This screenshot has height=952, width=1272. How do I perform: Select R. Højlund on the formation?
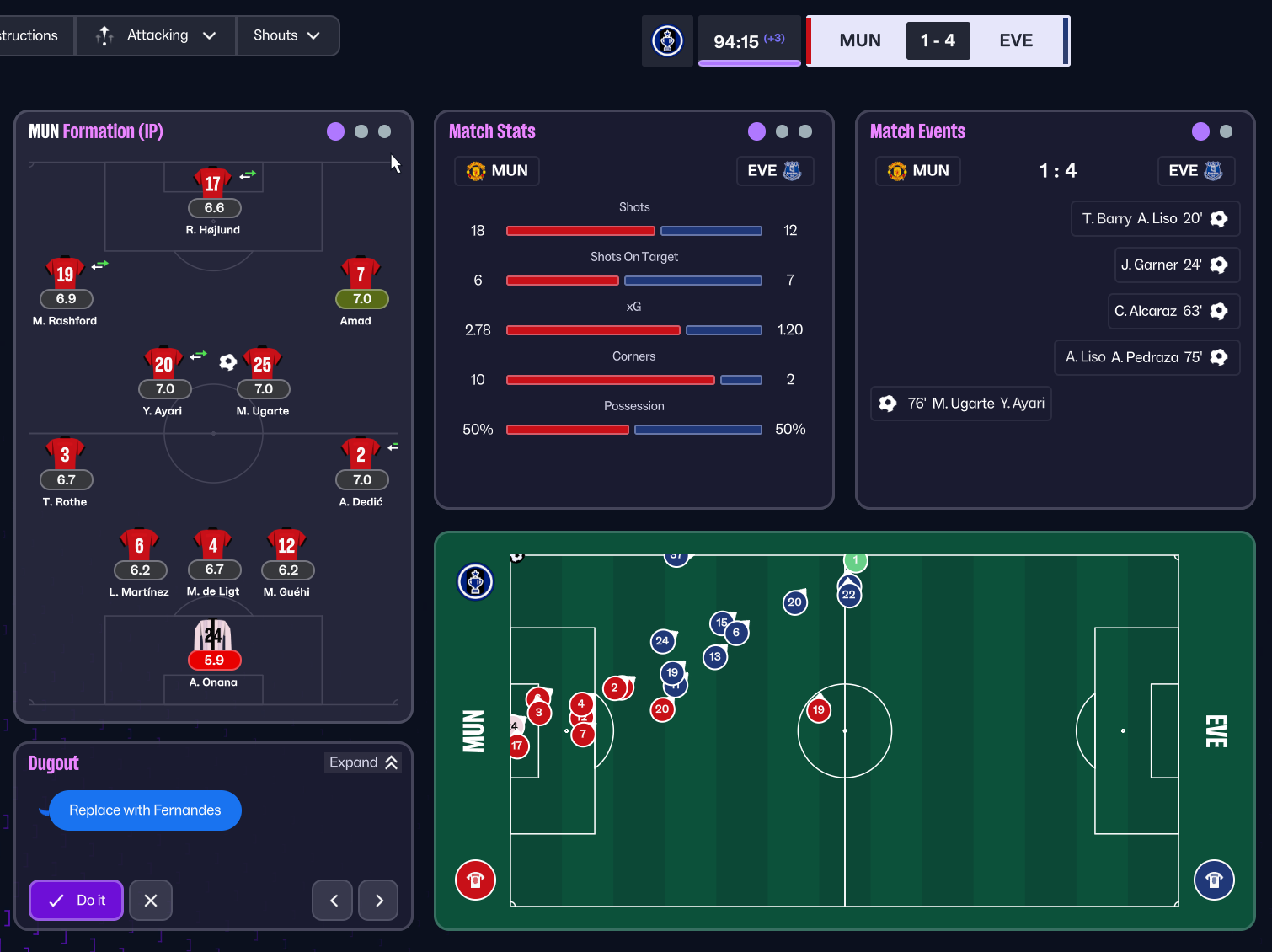tap(213, 185)
